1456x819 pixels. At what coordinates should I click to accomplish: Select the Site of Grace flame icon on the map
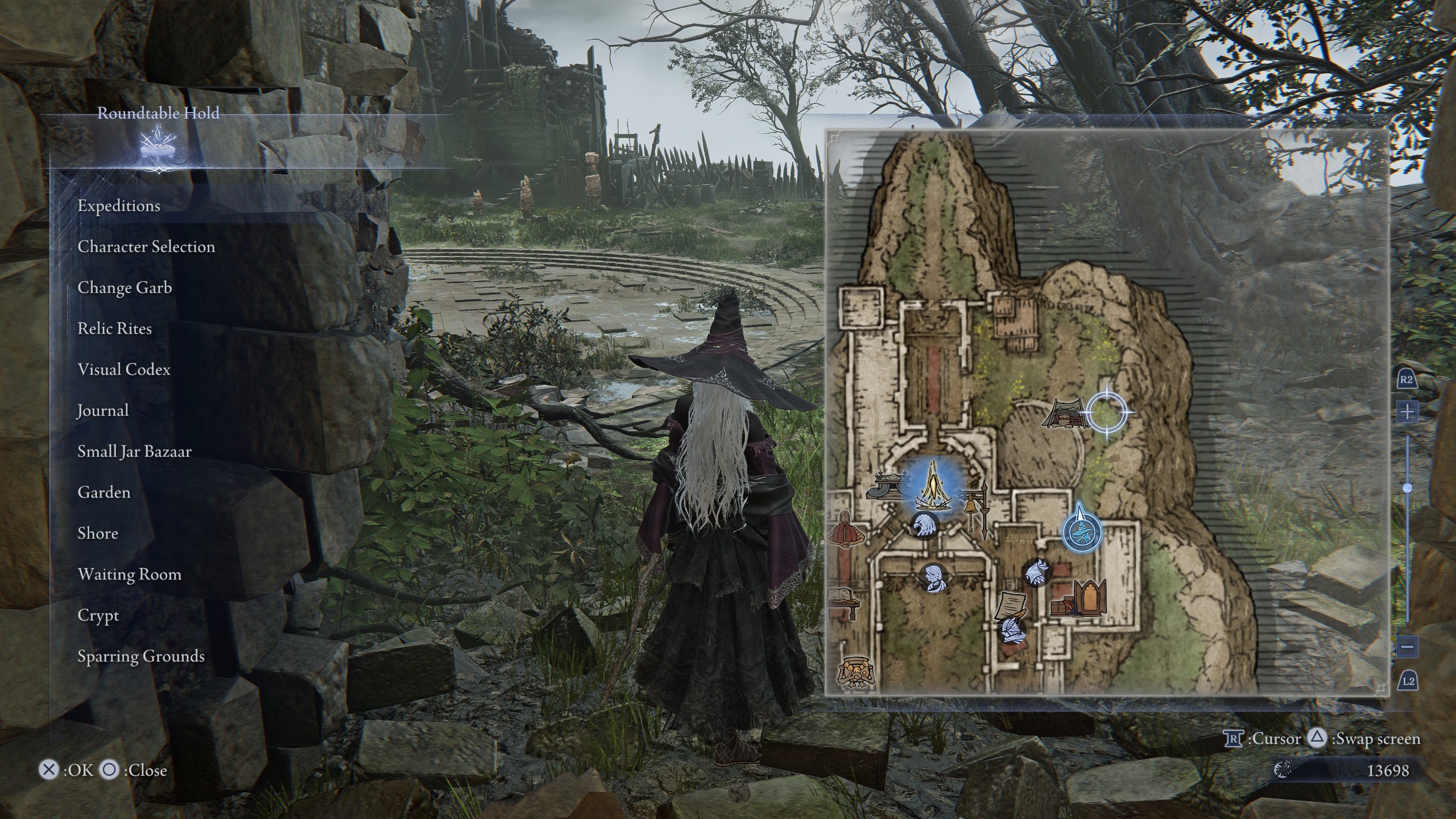click(933, 487)
